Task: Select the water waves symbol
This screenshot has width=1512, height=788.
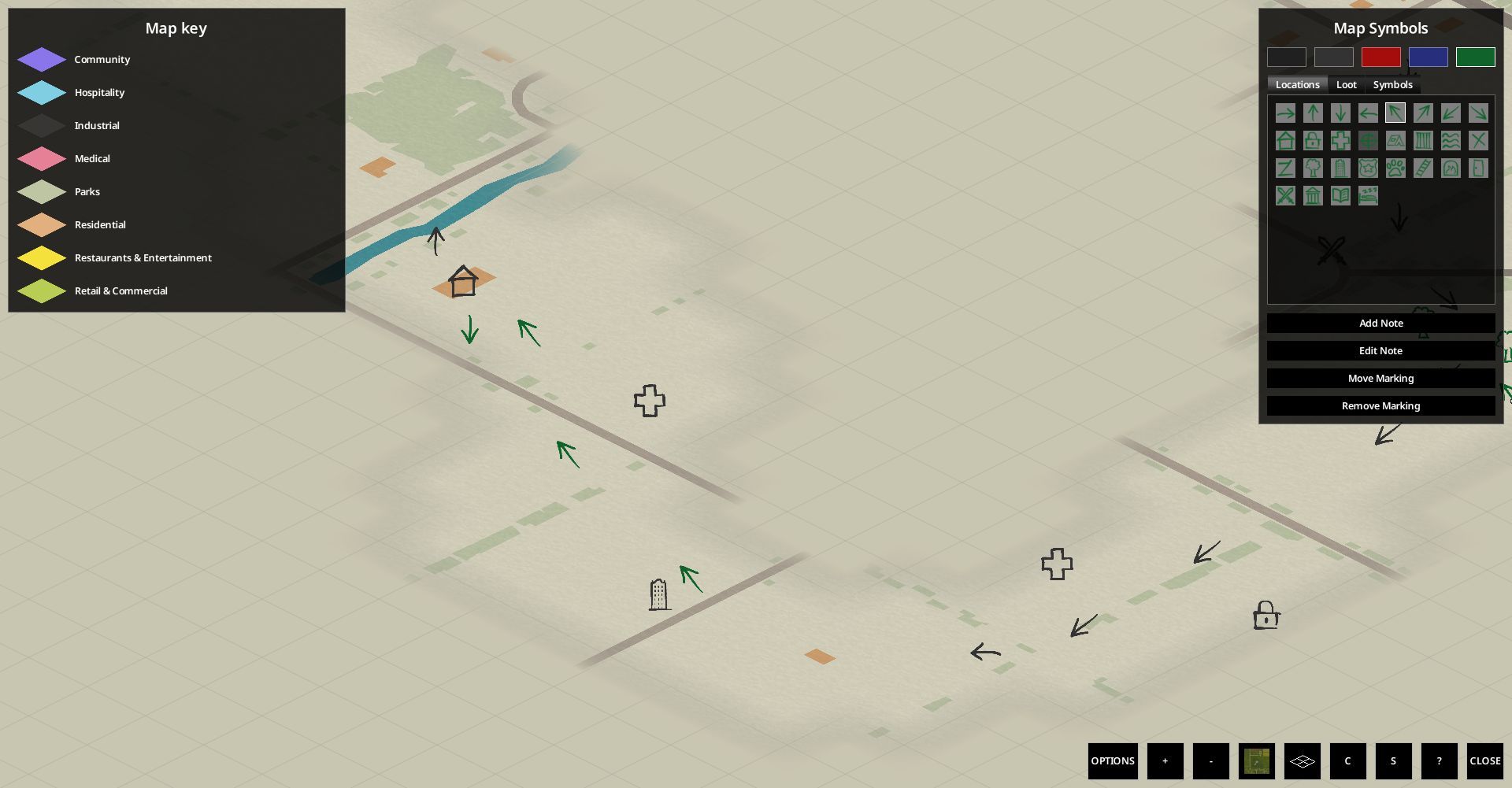Action: pyautogui.click(x=1451, y=140)
